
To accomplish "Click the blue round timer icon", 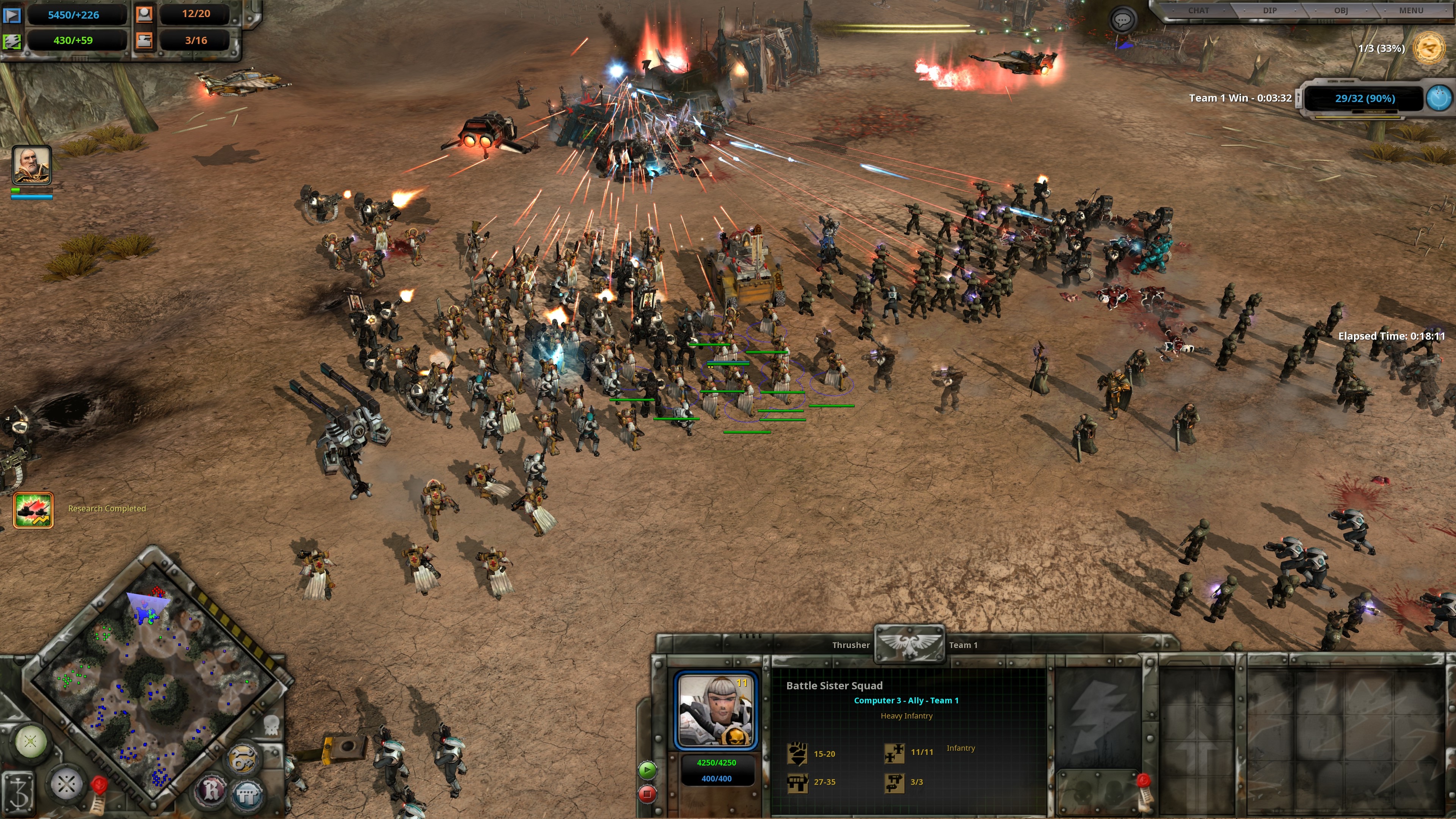I will (x=1439, y=98).
